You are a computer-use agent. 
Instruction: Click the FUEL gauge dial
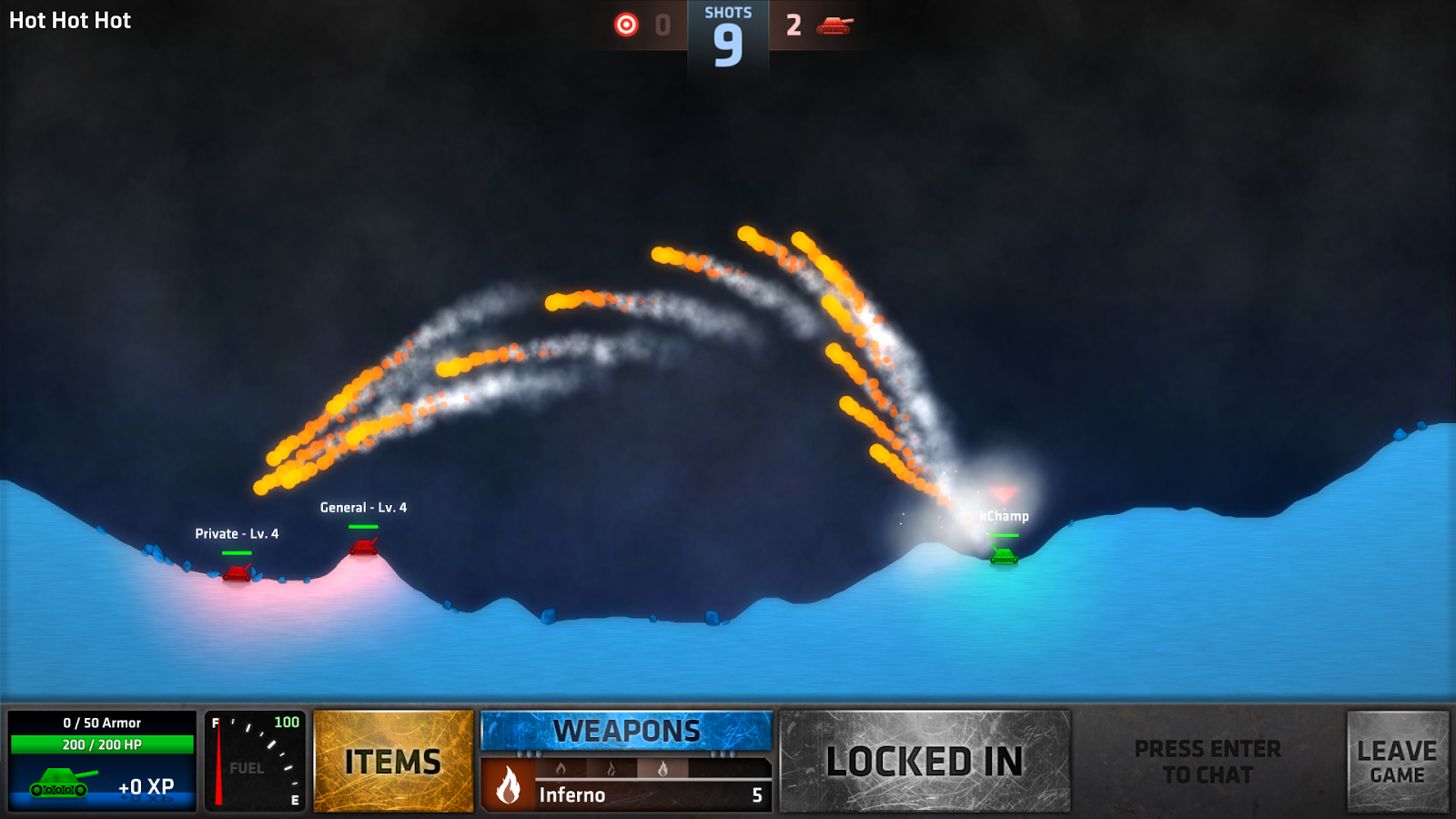(255, 764)
